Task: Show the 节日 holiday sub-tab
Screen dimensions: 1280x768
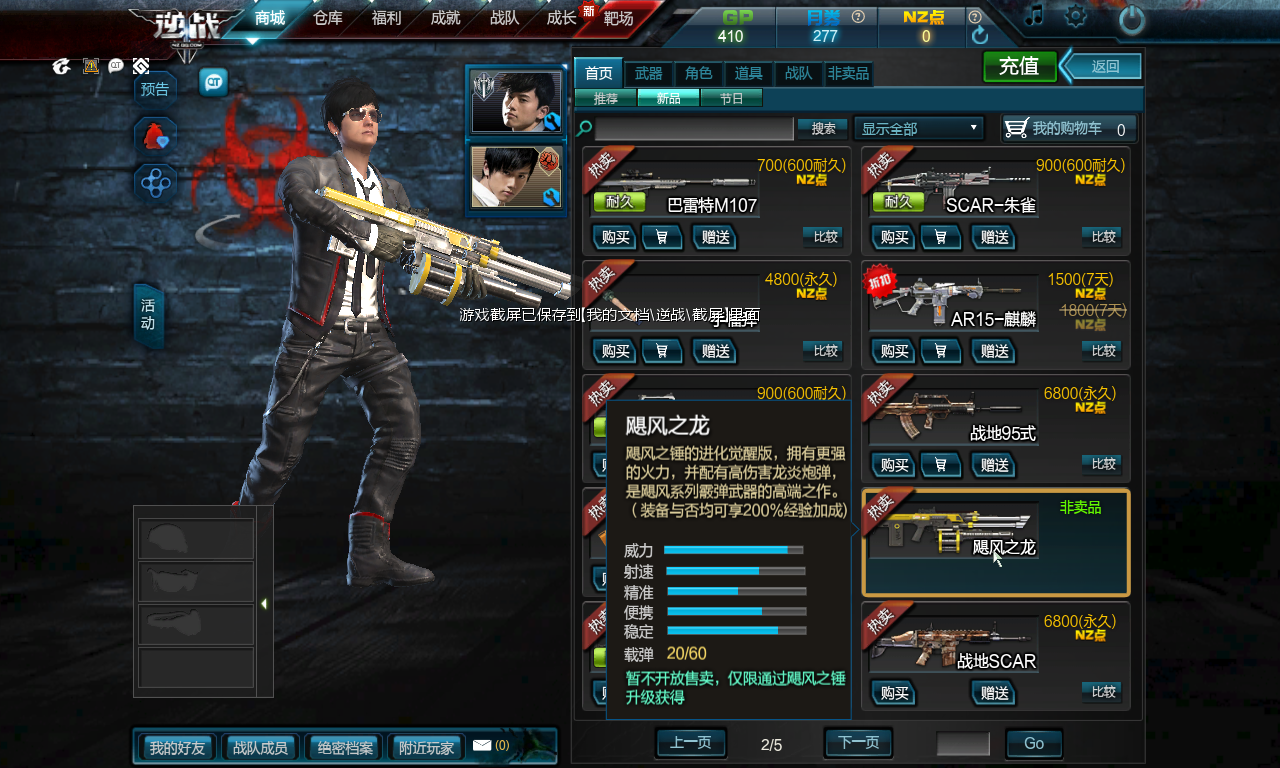Action: point(731,98)
